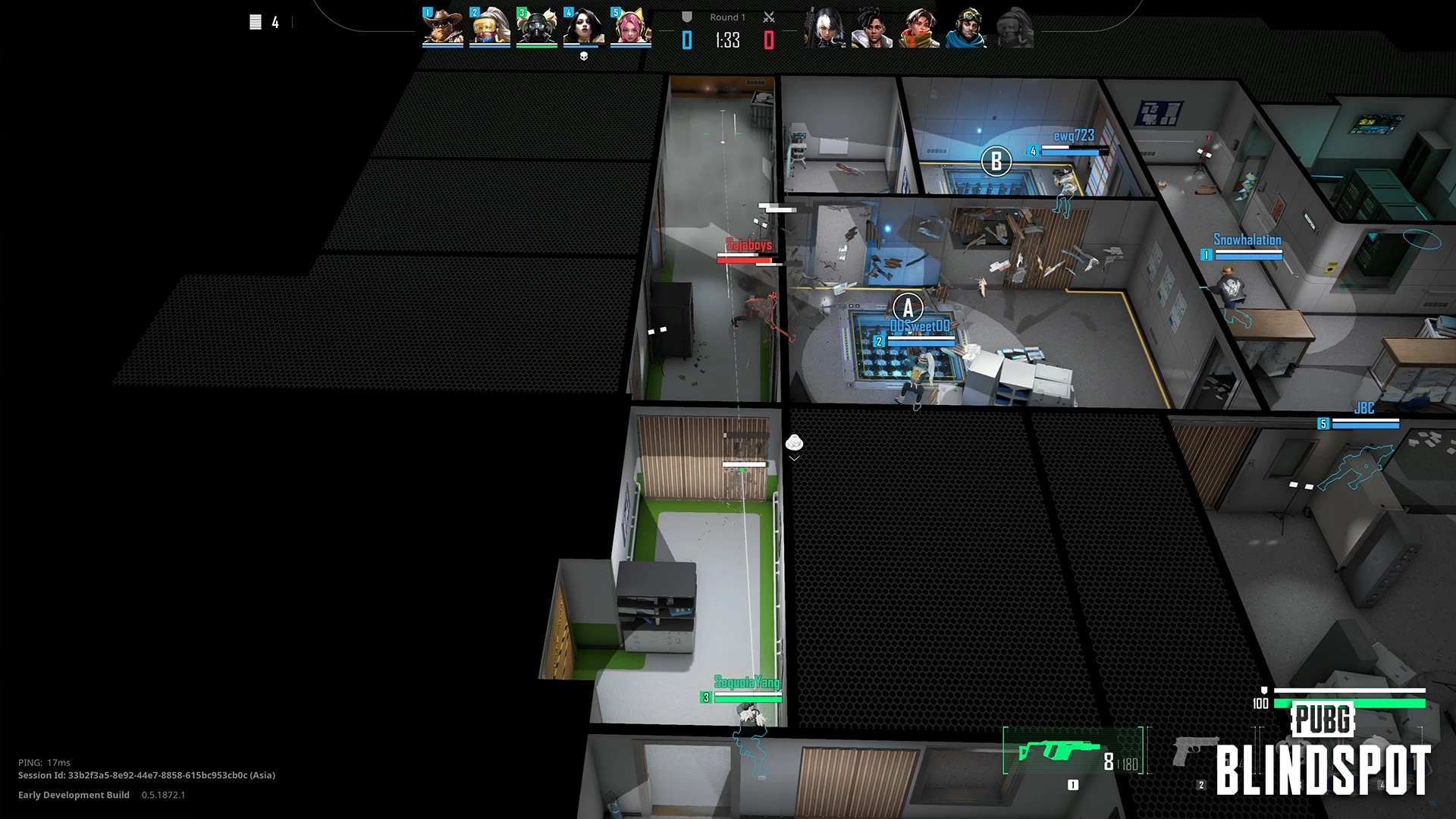Image resolution: width=1456 pixels, height=819 pixels.
Task: Inspect the white-haired enemy portrait
Action: 824,29
